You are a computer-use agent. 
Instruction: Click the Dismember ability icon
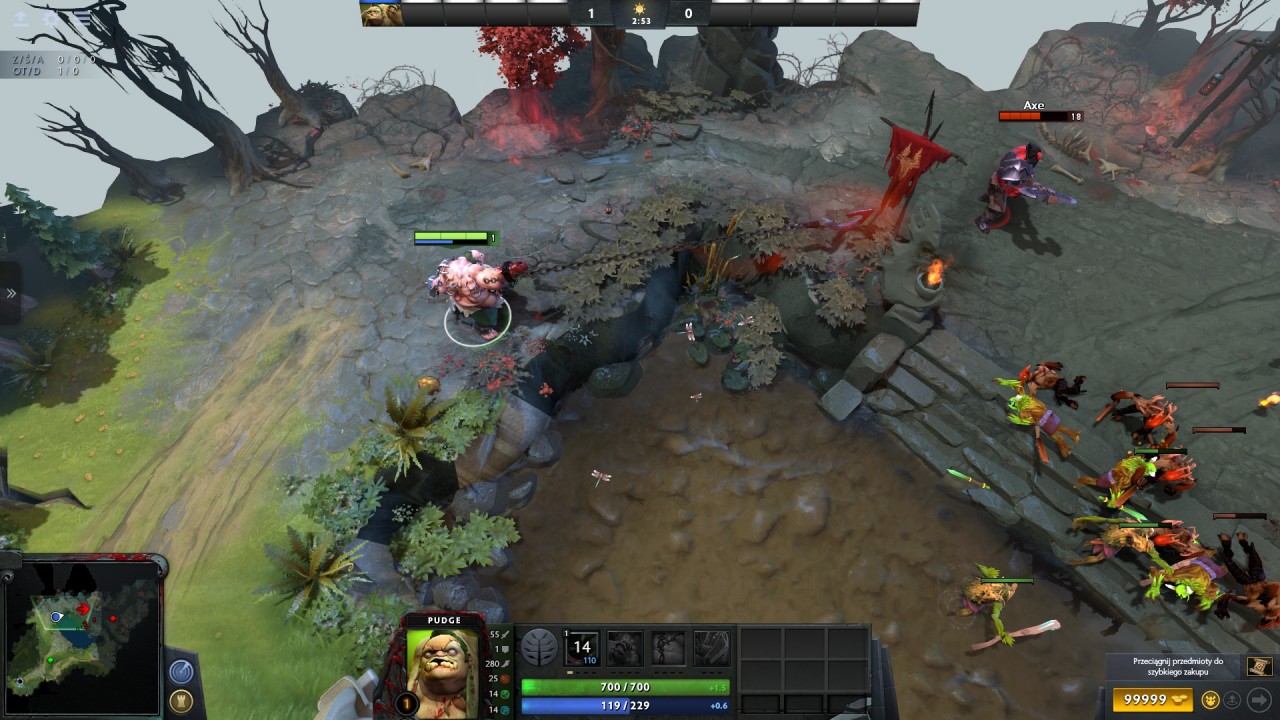click(x=711, y=648)
